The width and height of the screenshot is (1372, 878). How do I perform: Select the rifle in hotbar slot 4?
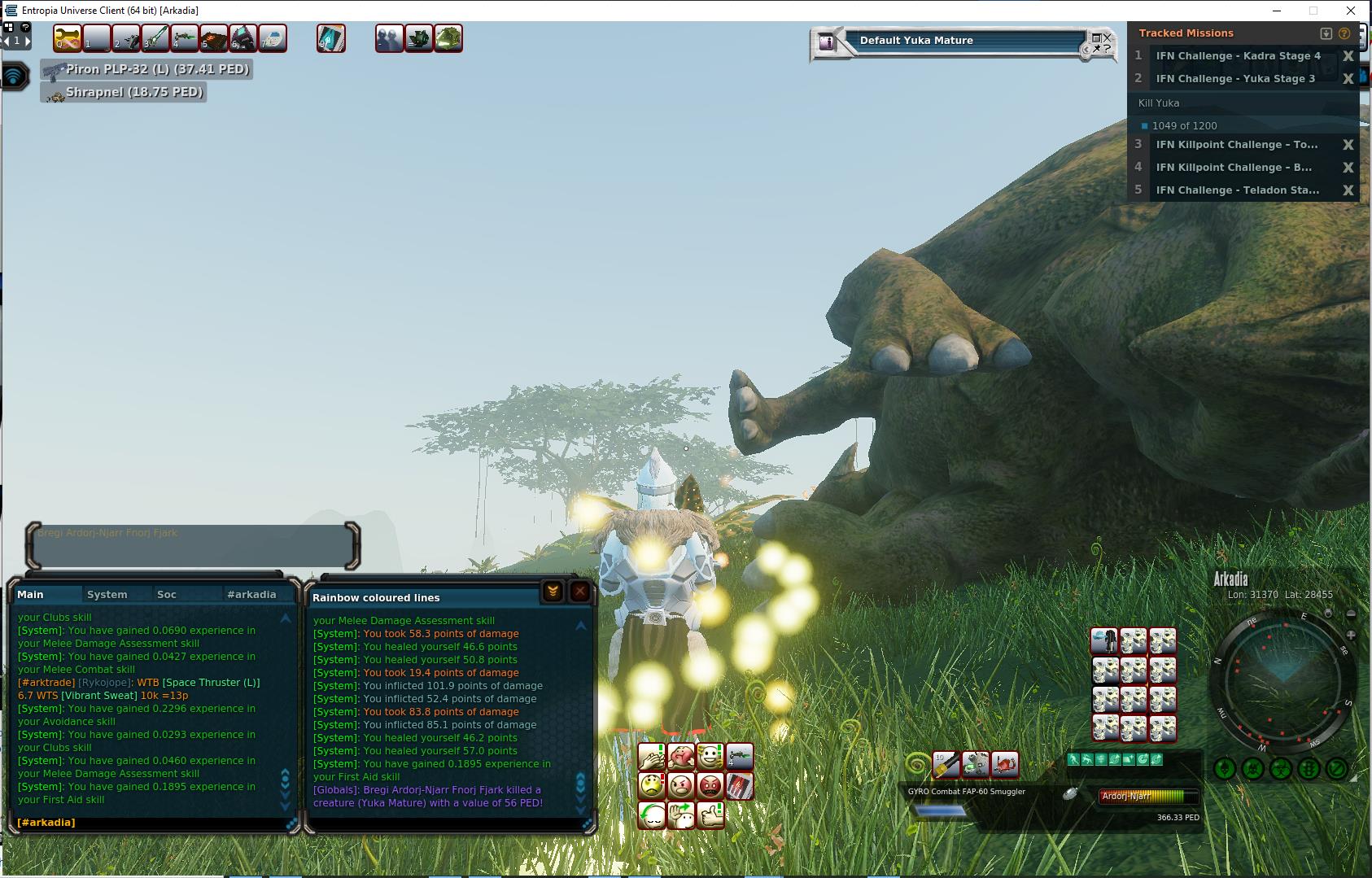click(185, 38)
